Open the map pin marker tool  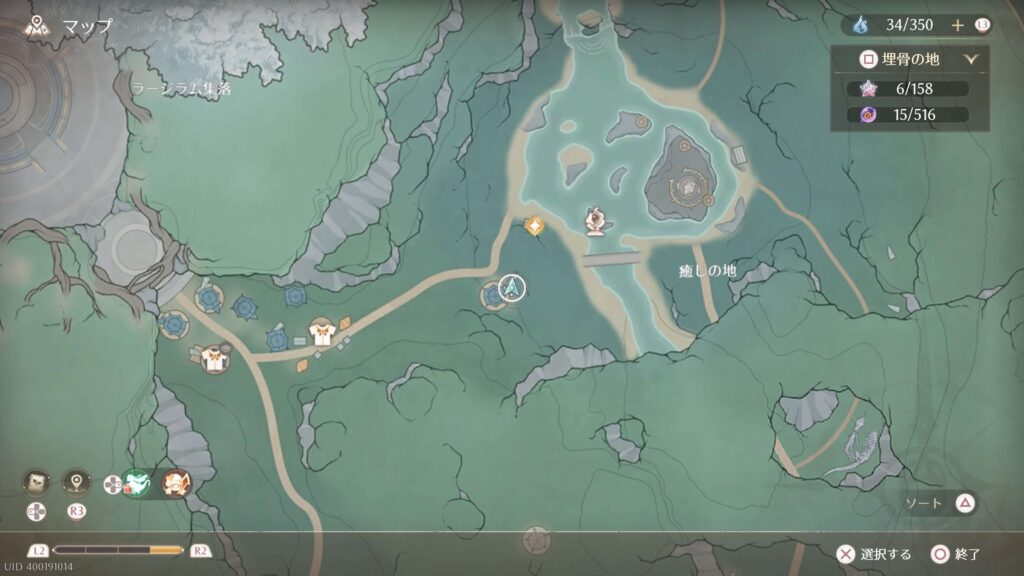[77, 483]
